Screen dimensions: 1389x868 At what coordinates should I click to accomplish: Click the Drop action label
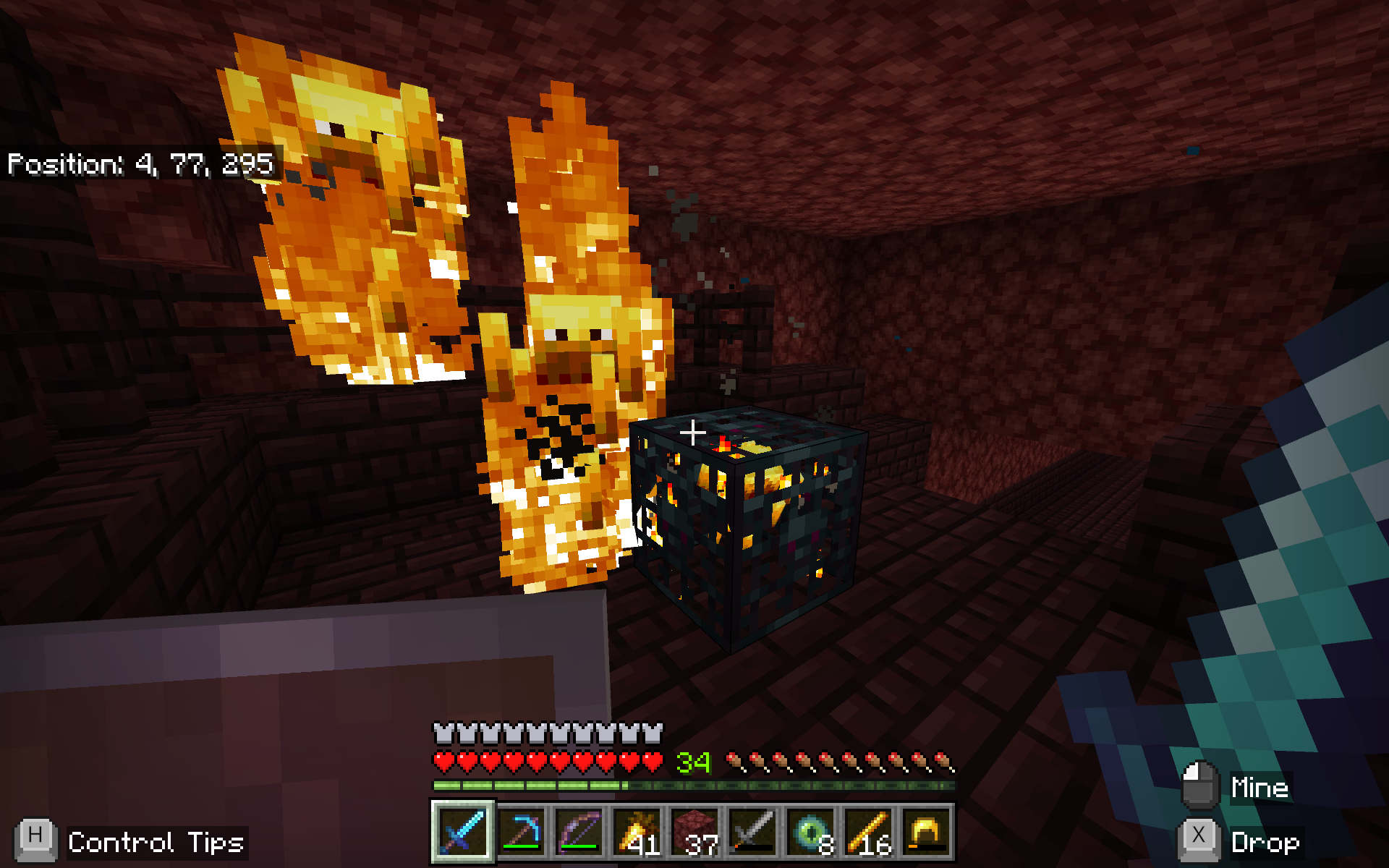click(1266, 841)
